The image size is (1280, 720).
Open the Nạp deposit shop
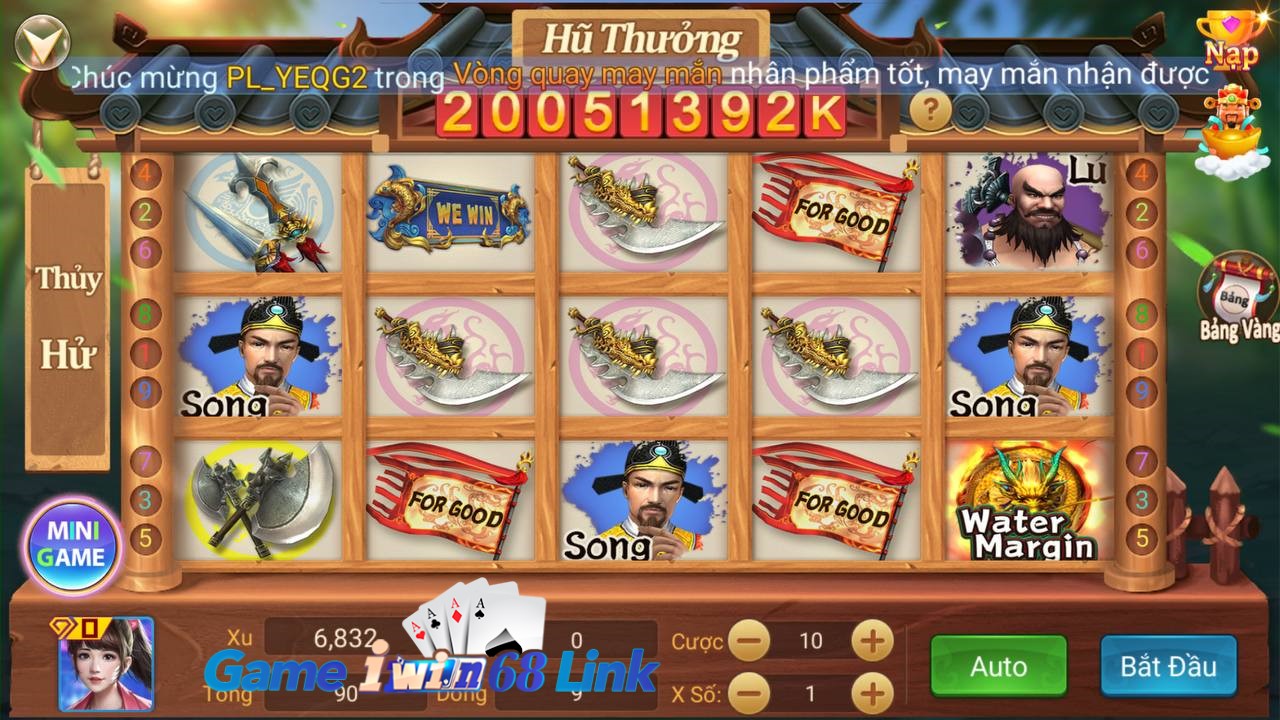click(x=1231, y=40)
